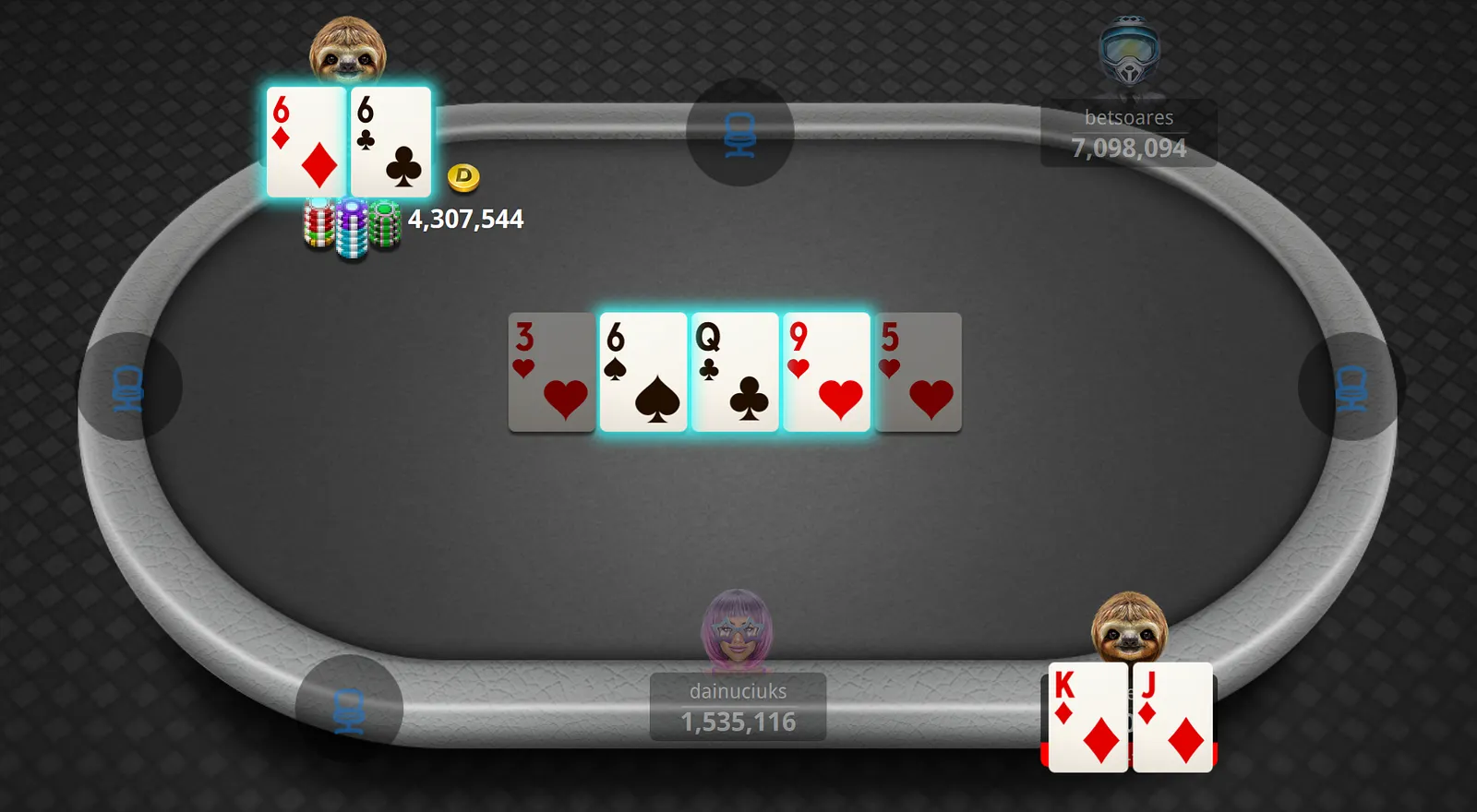Select the six of diamonds hole card
Screen dimensions: 1477x812
306,142
